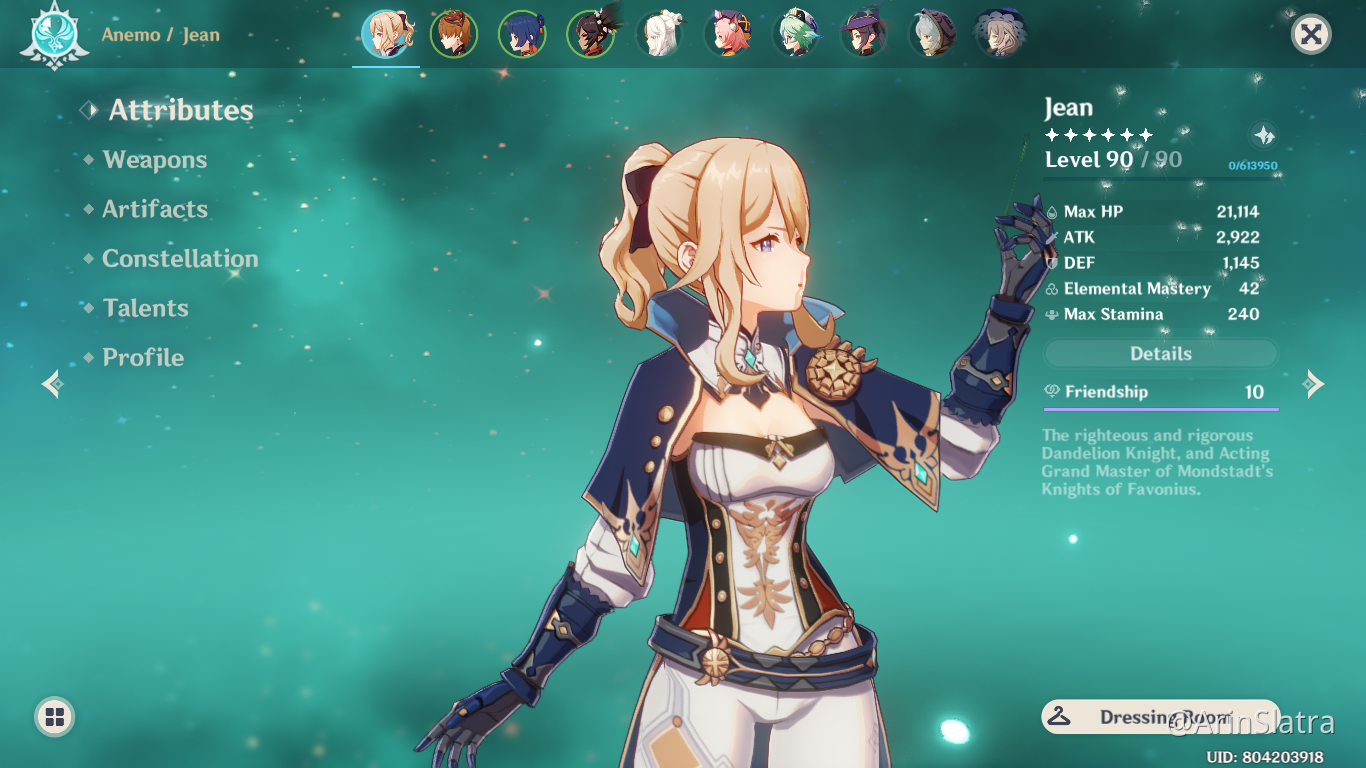Open the Dressing Room
Image resolution: width=1366 pixels, height=768 pixels.
click(1160, 717)
